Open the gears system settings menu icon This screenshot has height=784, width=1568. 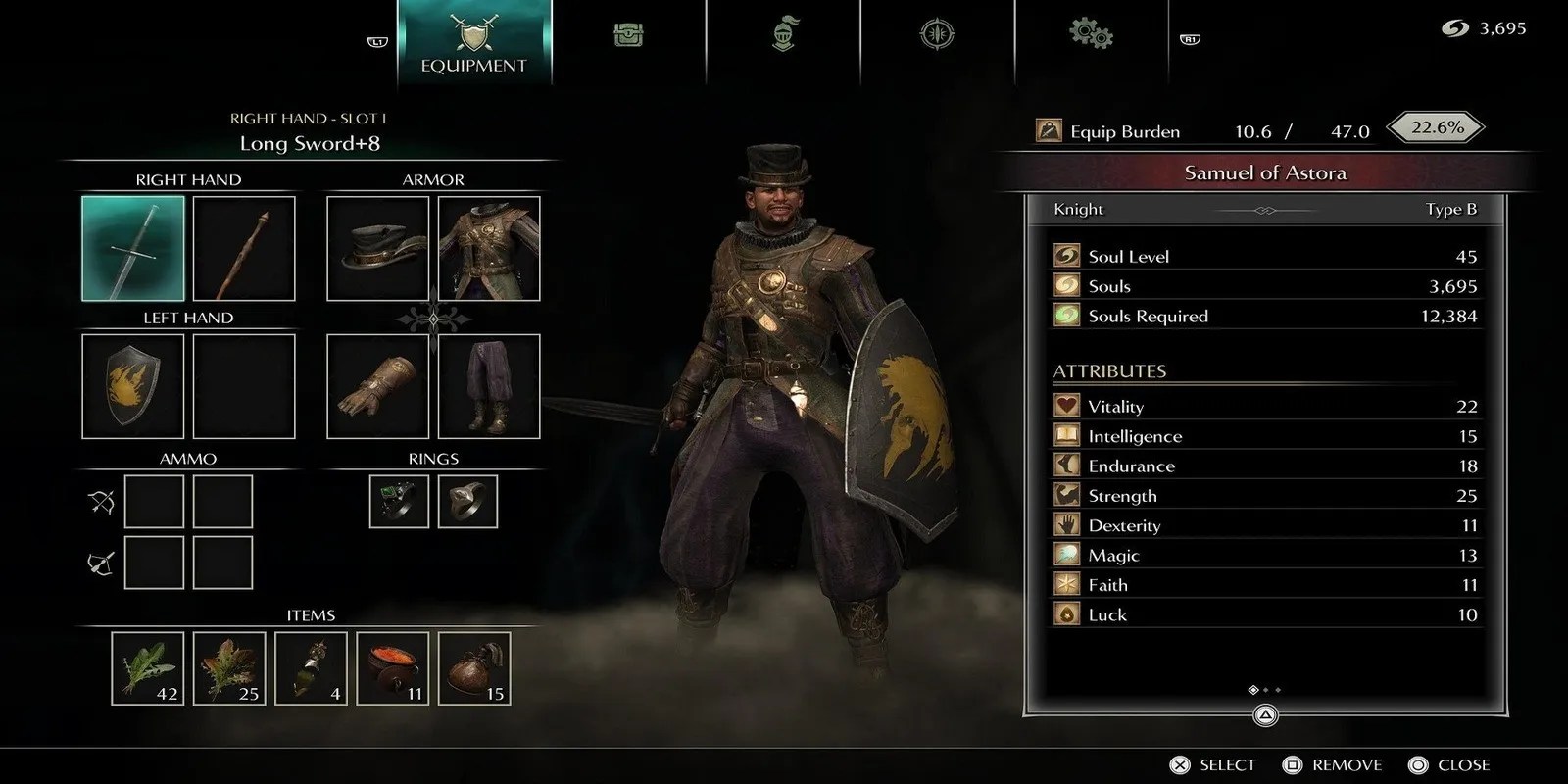1089,34
